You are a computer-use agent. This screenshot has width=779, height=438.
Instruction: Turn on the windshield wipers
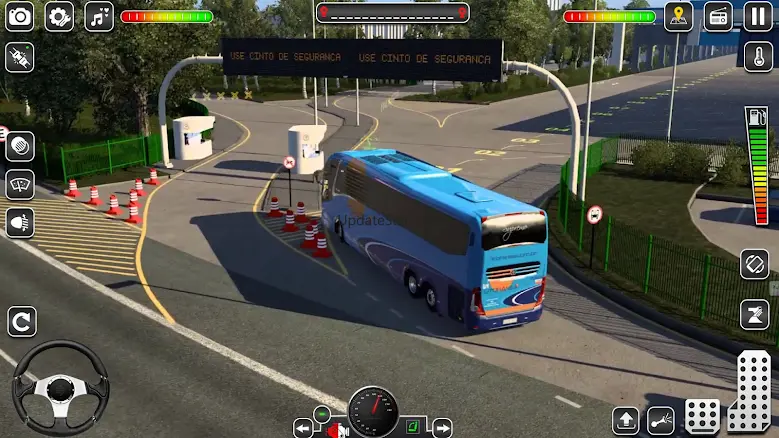point(20,184)
